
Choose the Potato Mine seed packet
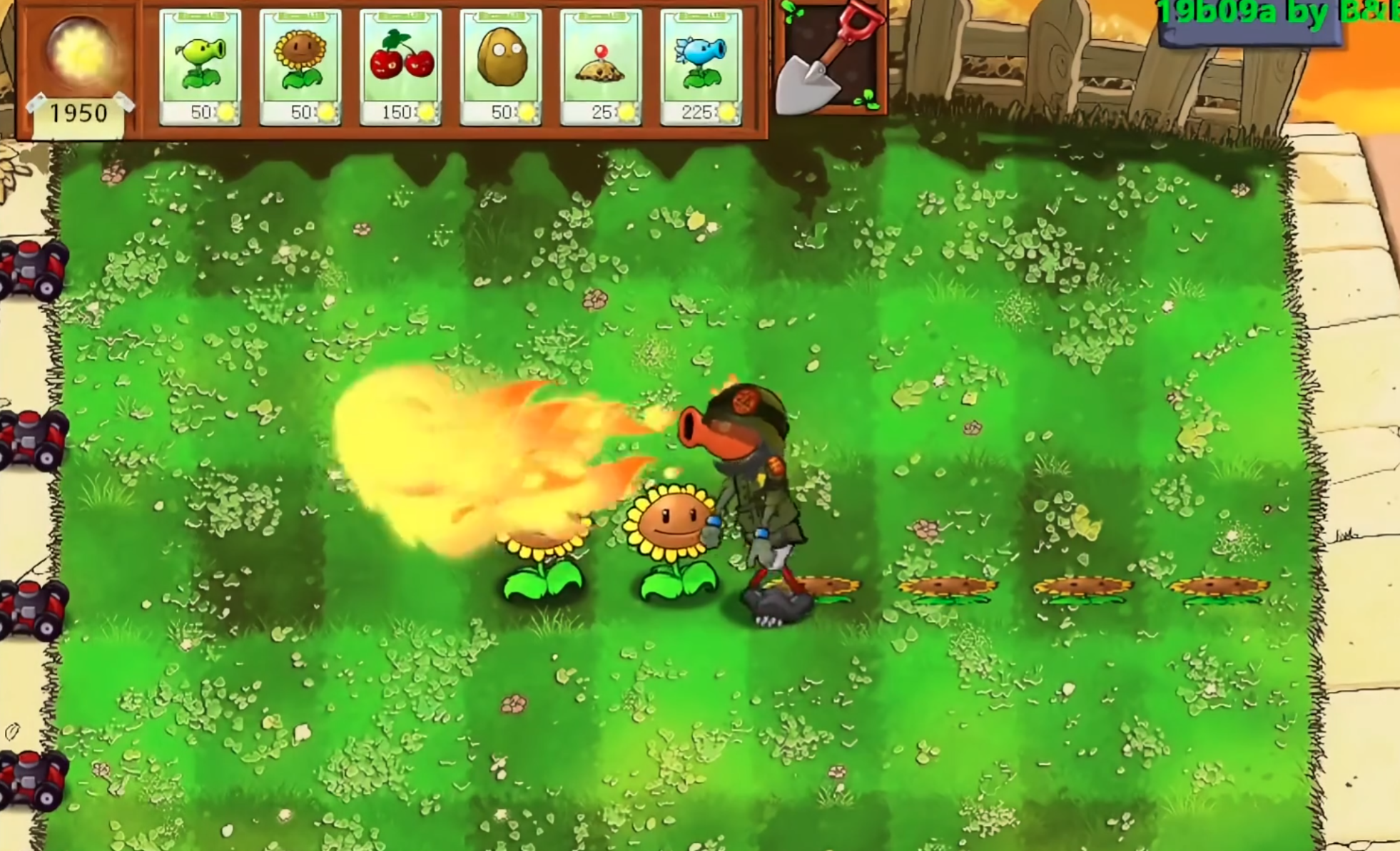pos(601,68)
